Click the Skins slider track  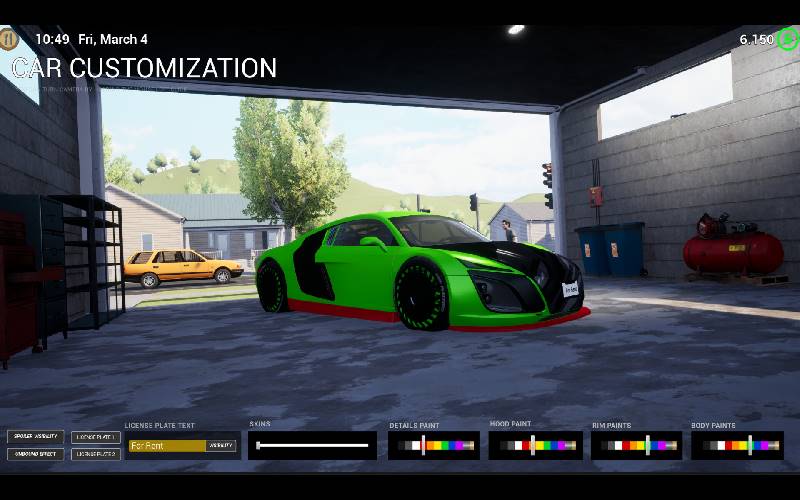[313, 446]
